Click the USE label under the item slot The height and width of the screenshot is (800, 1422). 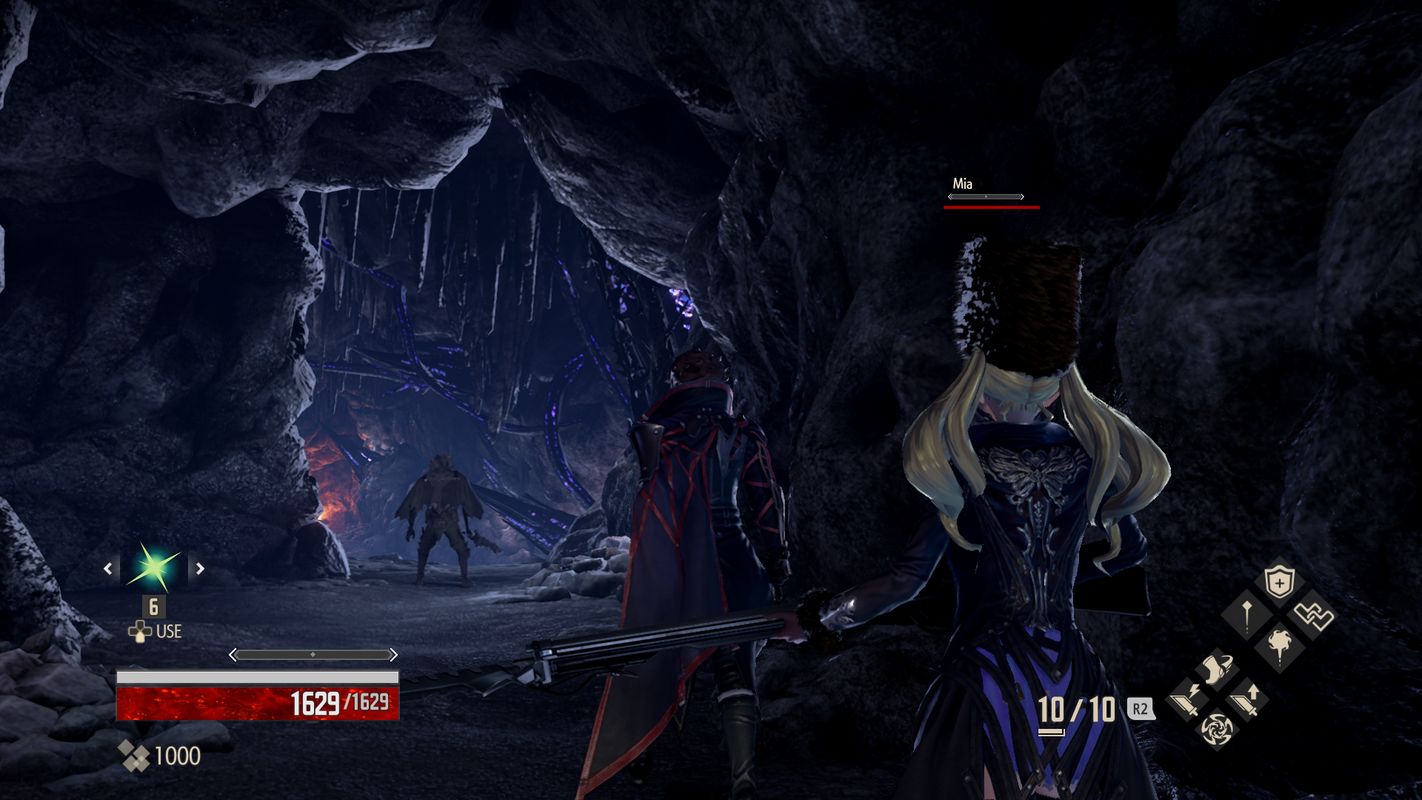[x=170, y=630]
